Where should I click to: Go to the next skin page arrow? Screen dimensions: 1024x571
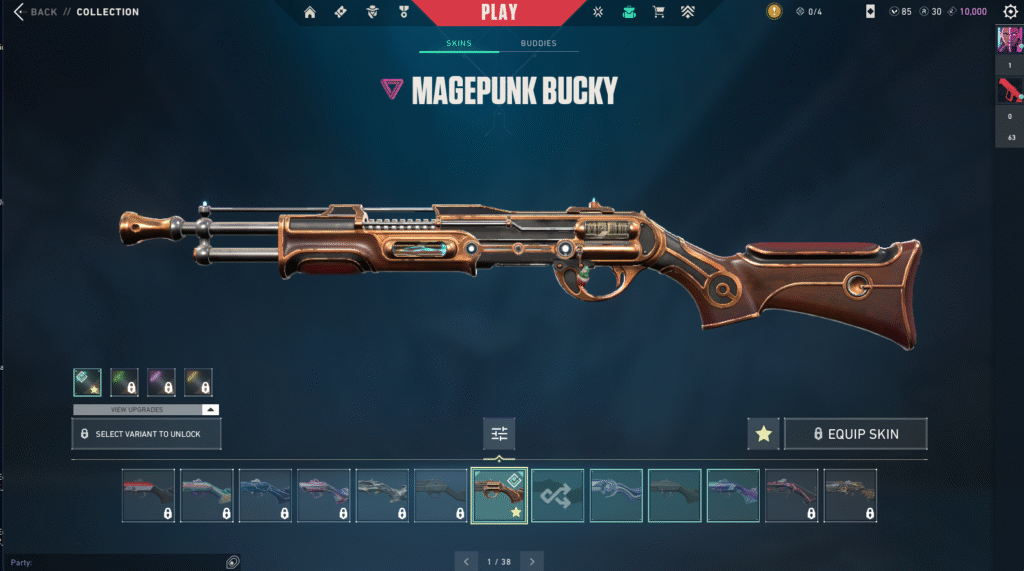tap(533, 561)
